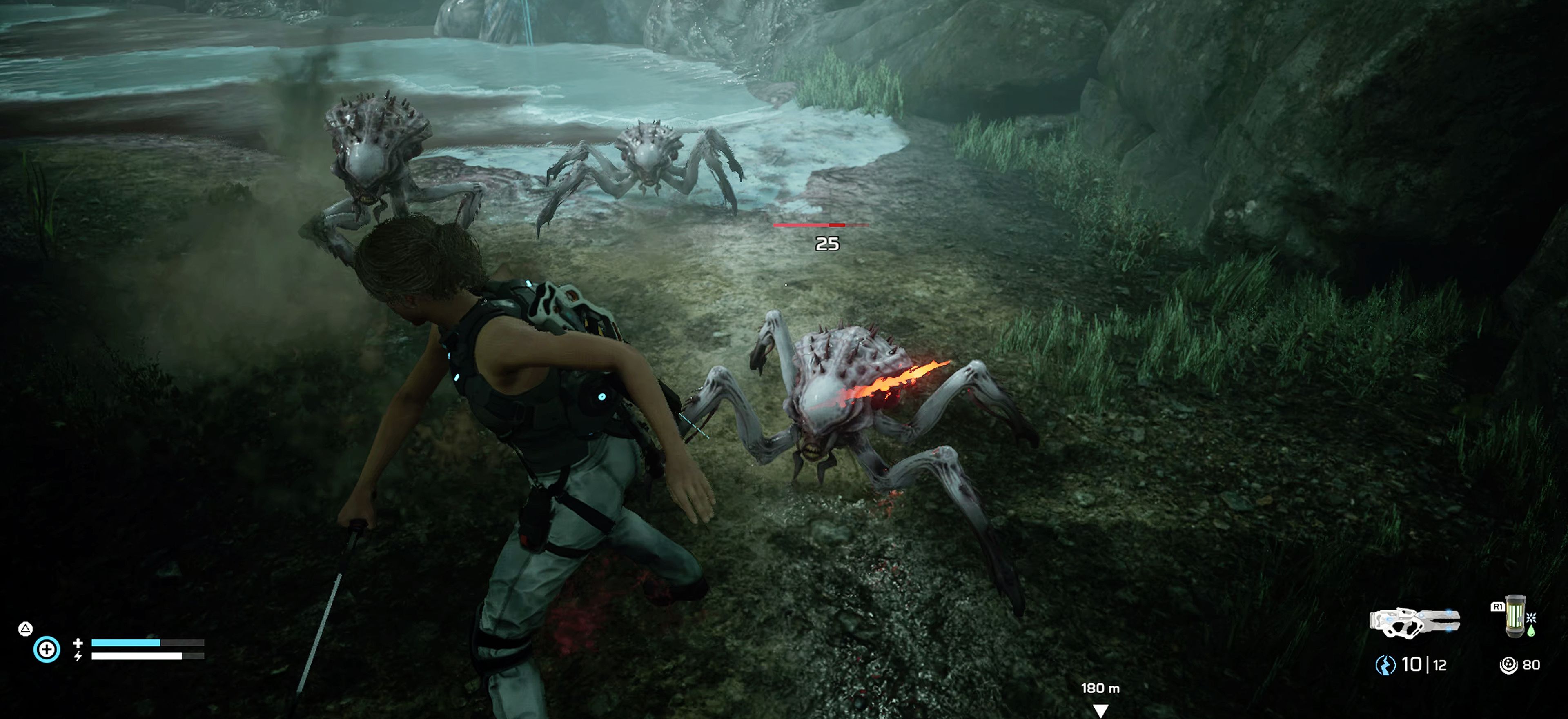Select the equipped energy rifle icon

click(1413, 622)
